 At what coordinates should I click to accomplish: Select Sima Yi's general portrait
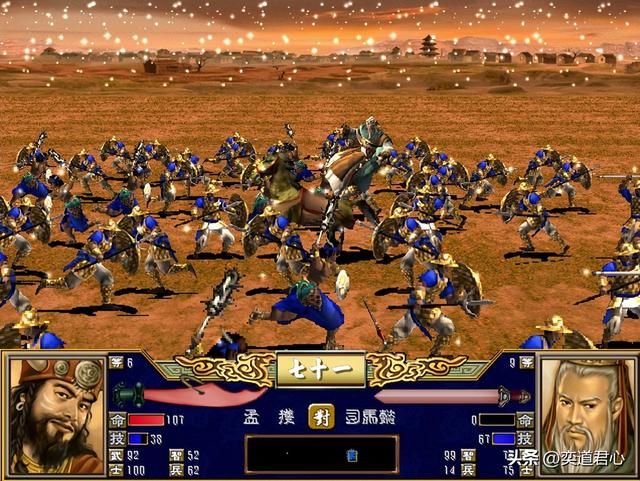[585, 412]
